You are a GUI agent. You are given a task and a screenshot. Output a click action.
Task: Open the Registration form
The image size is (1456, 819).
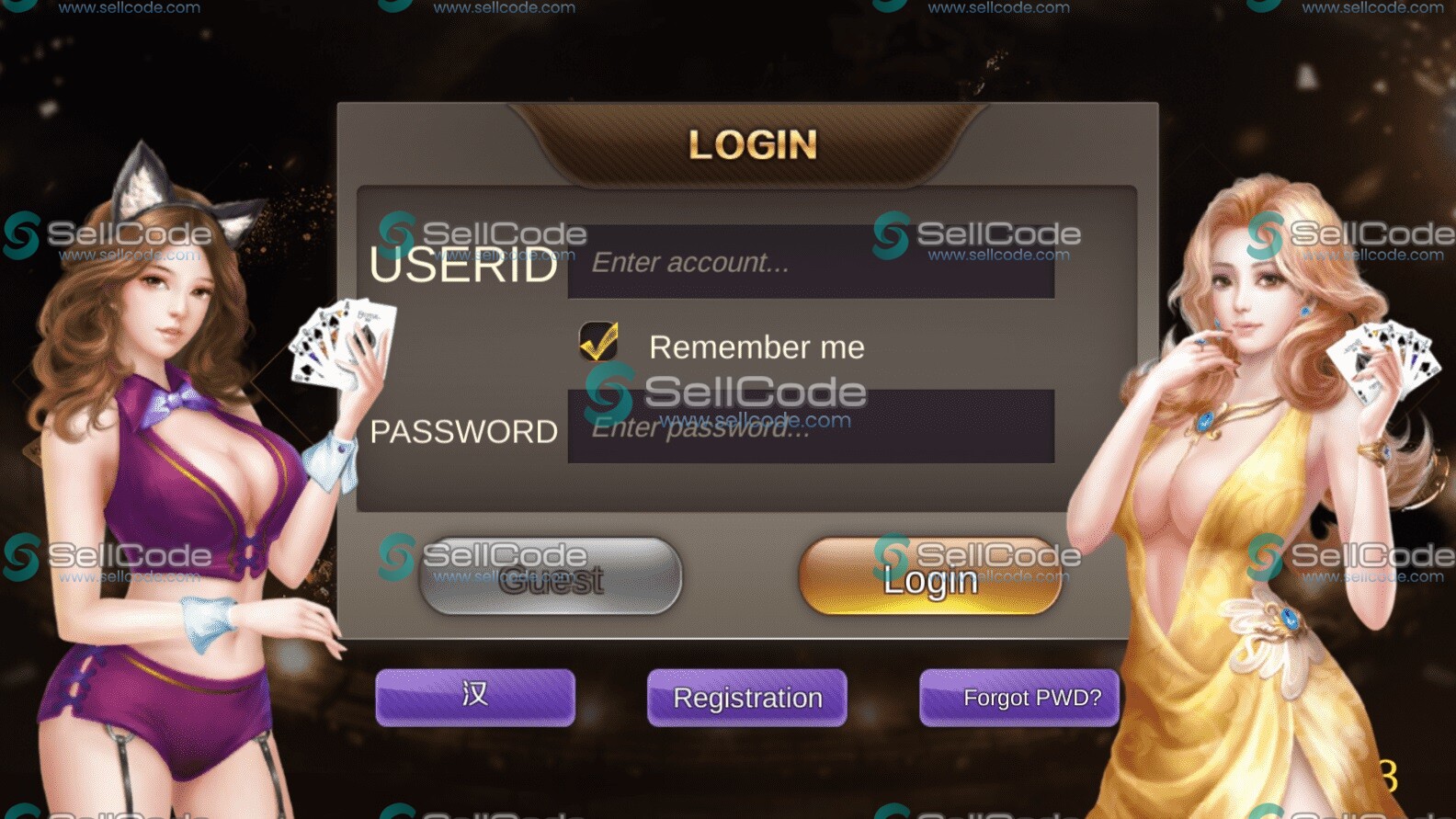tap(747, 697)
